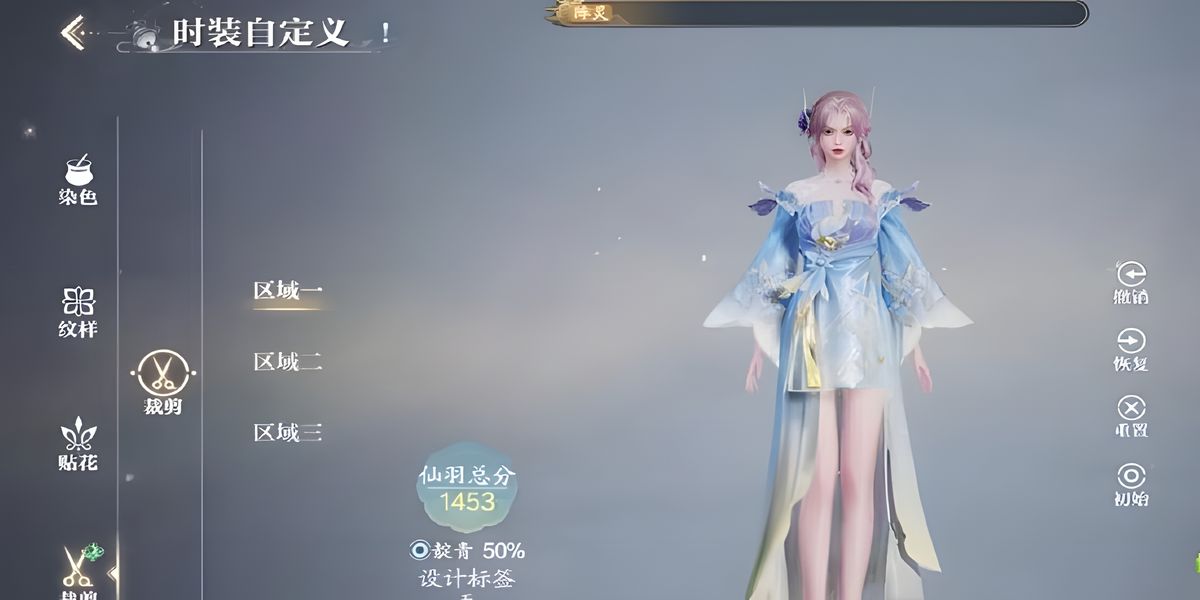1200x600 pixels.
Task: Switch to the 纹样 pattern tab
Action: click(x=78, y=312)
